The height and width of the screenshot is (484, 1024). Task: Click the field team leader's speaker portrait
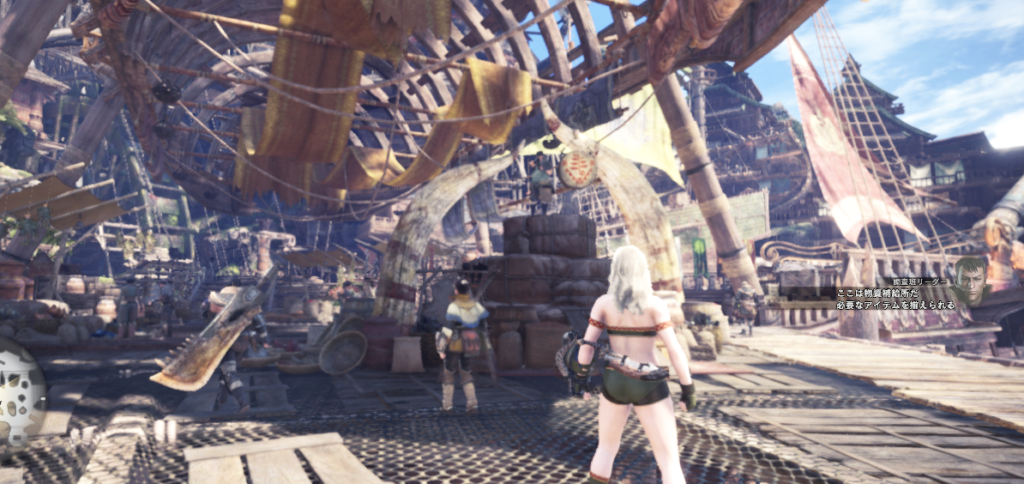click(x=967, y=281)
